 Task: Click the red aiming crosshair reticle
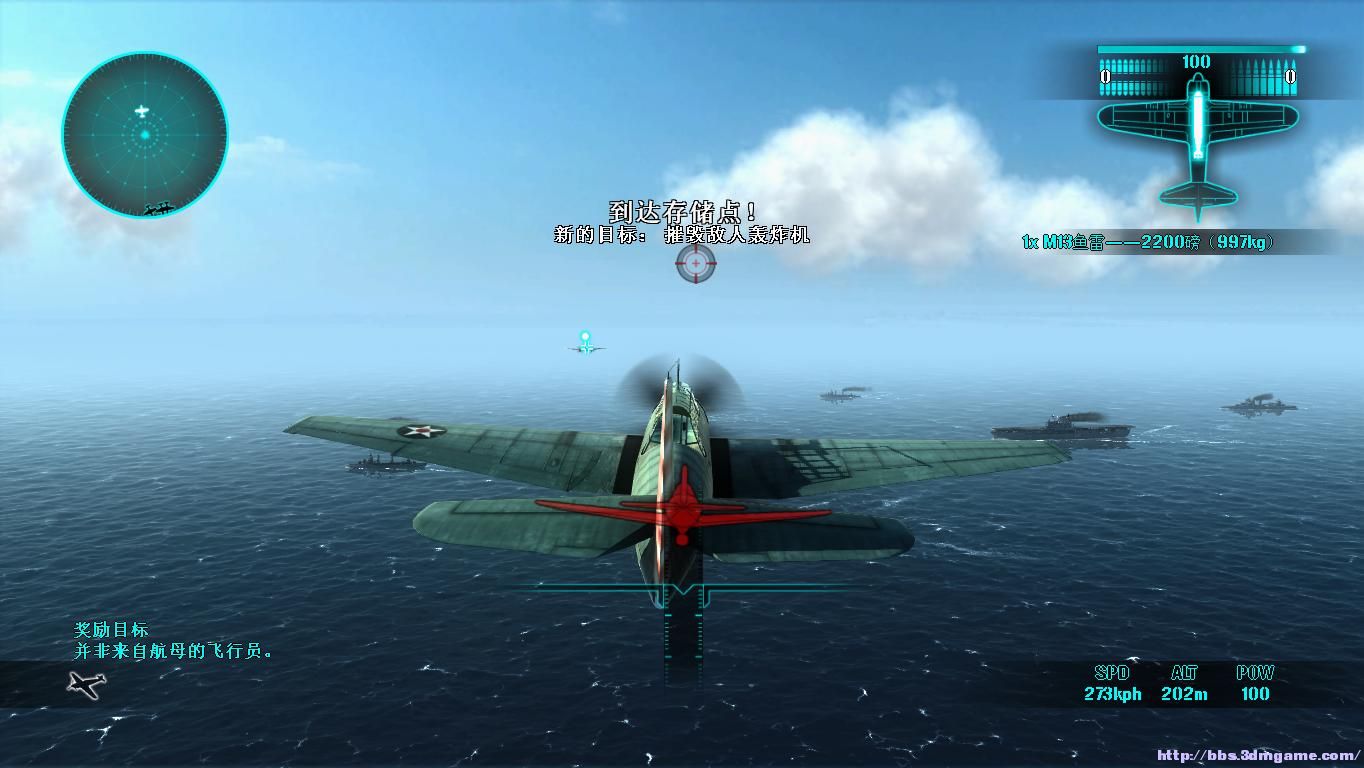[696, 263]
